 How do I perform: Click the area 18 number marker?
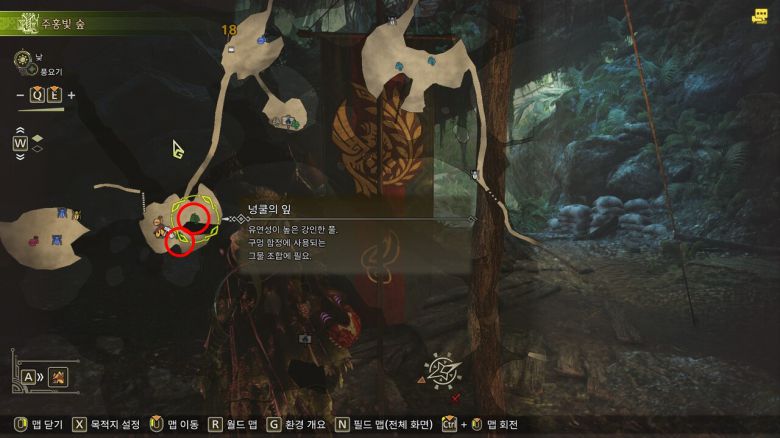(x=228, y=31)
